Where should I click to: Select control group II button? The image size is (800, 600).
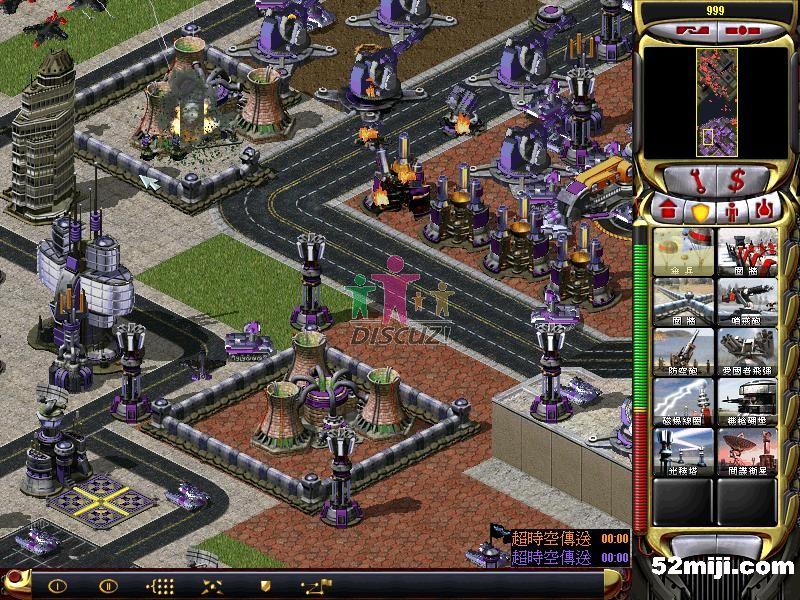tap(108, 585)
